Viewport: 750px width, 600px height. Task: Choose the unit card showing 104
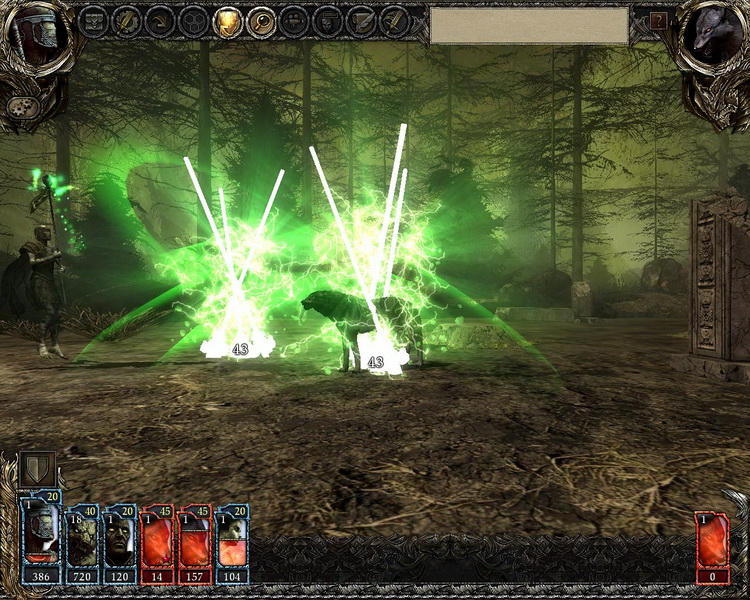point(233,542)
